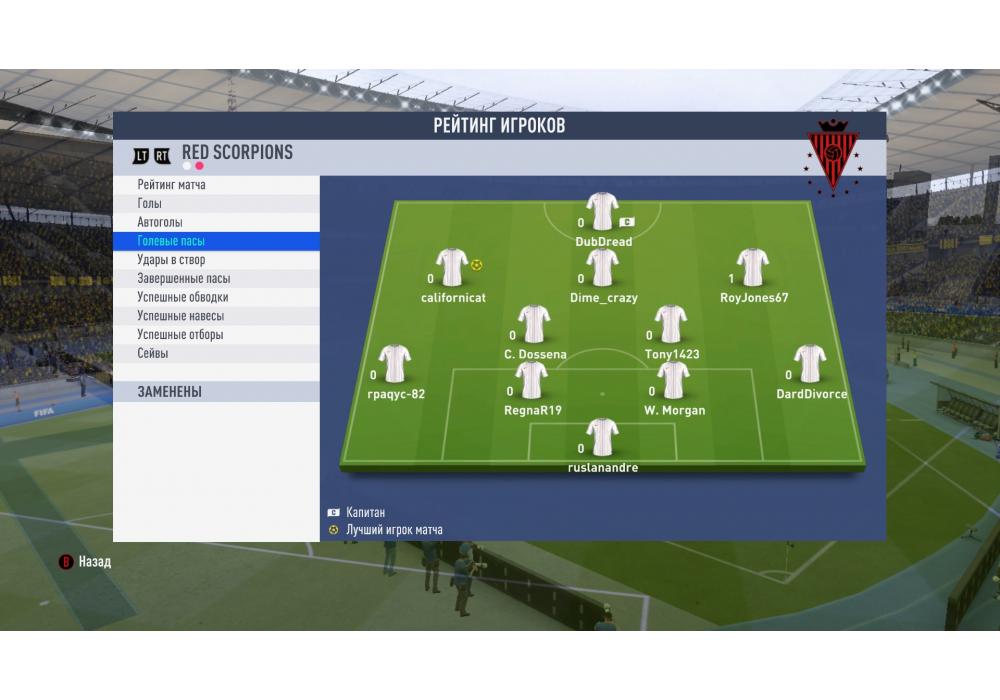
Task: Select player DubDread on the pitch
Action: (603, 212)
